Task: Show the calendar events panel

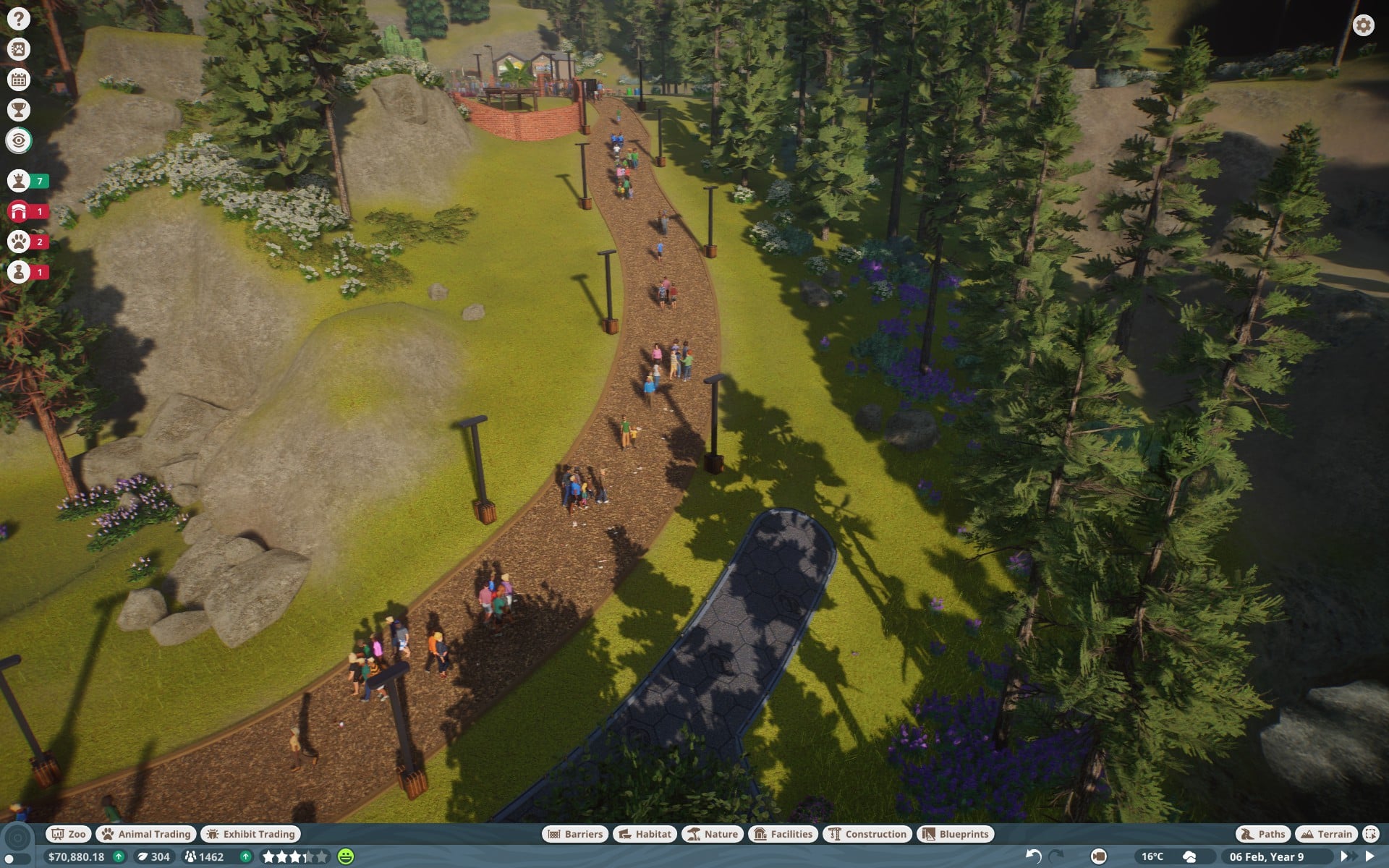Action: (19, 80)
